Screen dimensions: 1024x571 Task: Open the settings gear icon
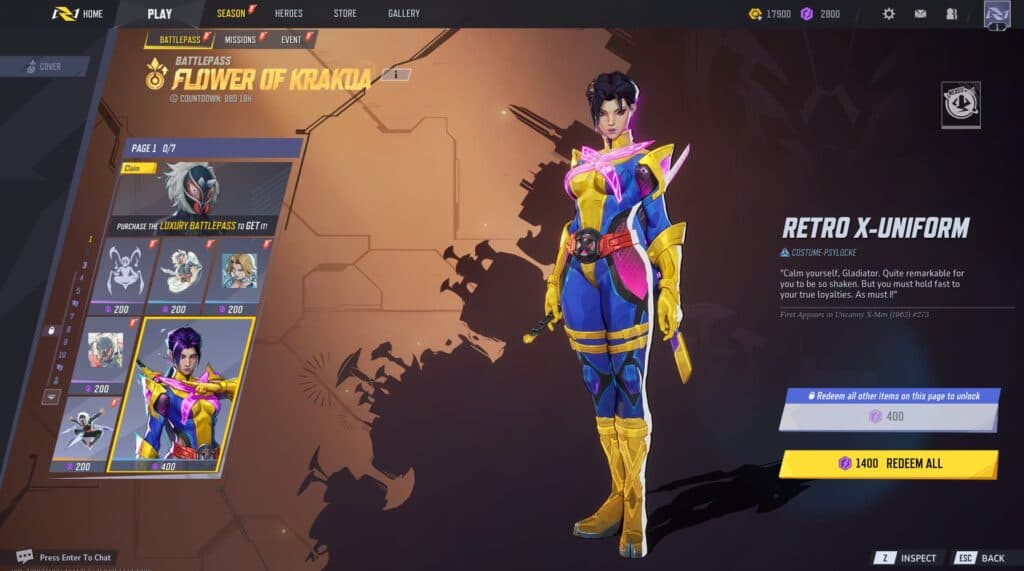coord(889,14)
